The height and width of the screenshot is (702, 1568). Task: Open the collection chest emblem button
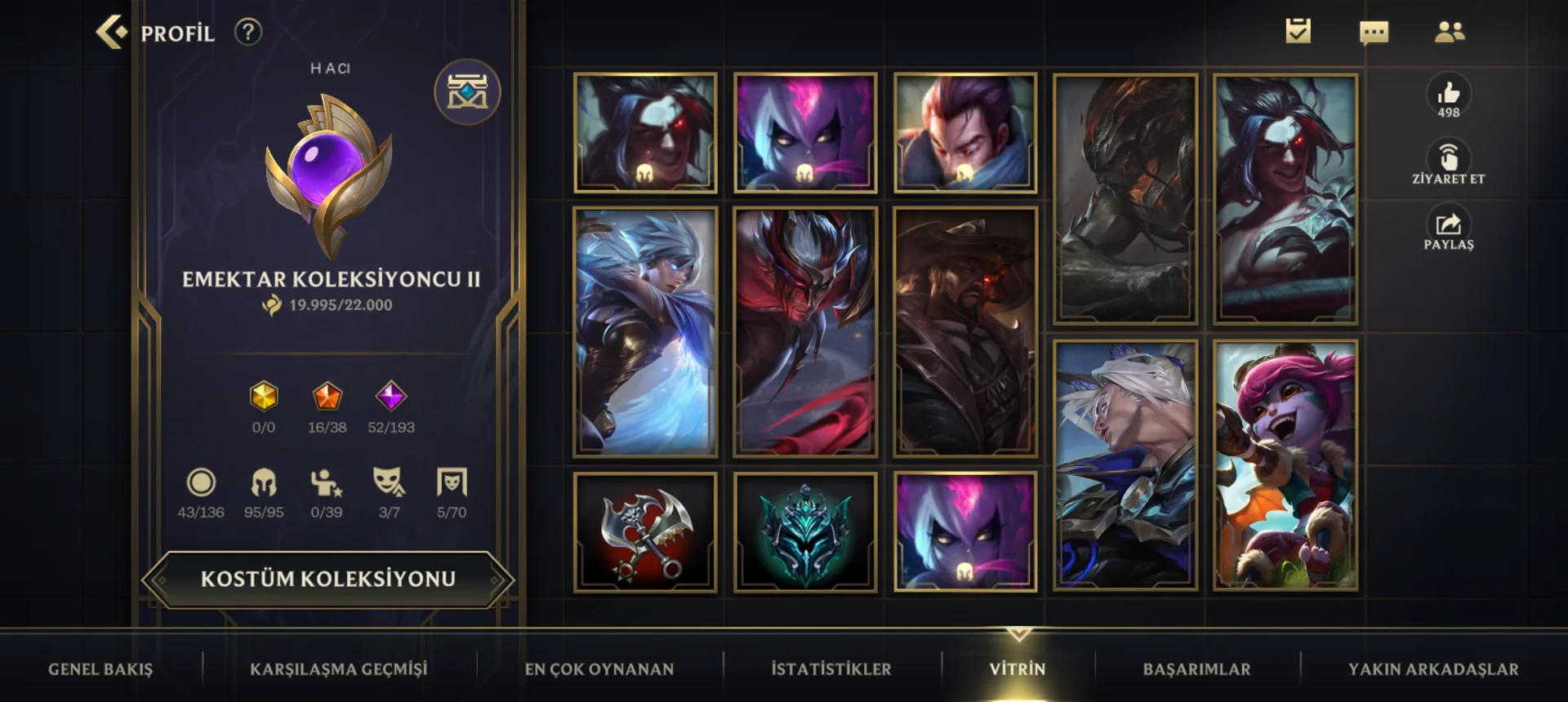[467, 92]
